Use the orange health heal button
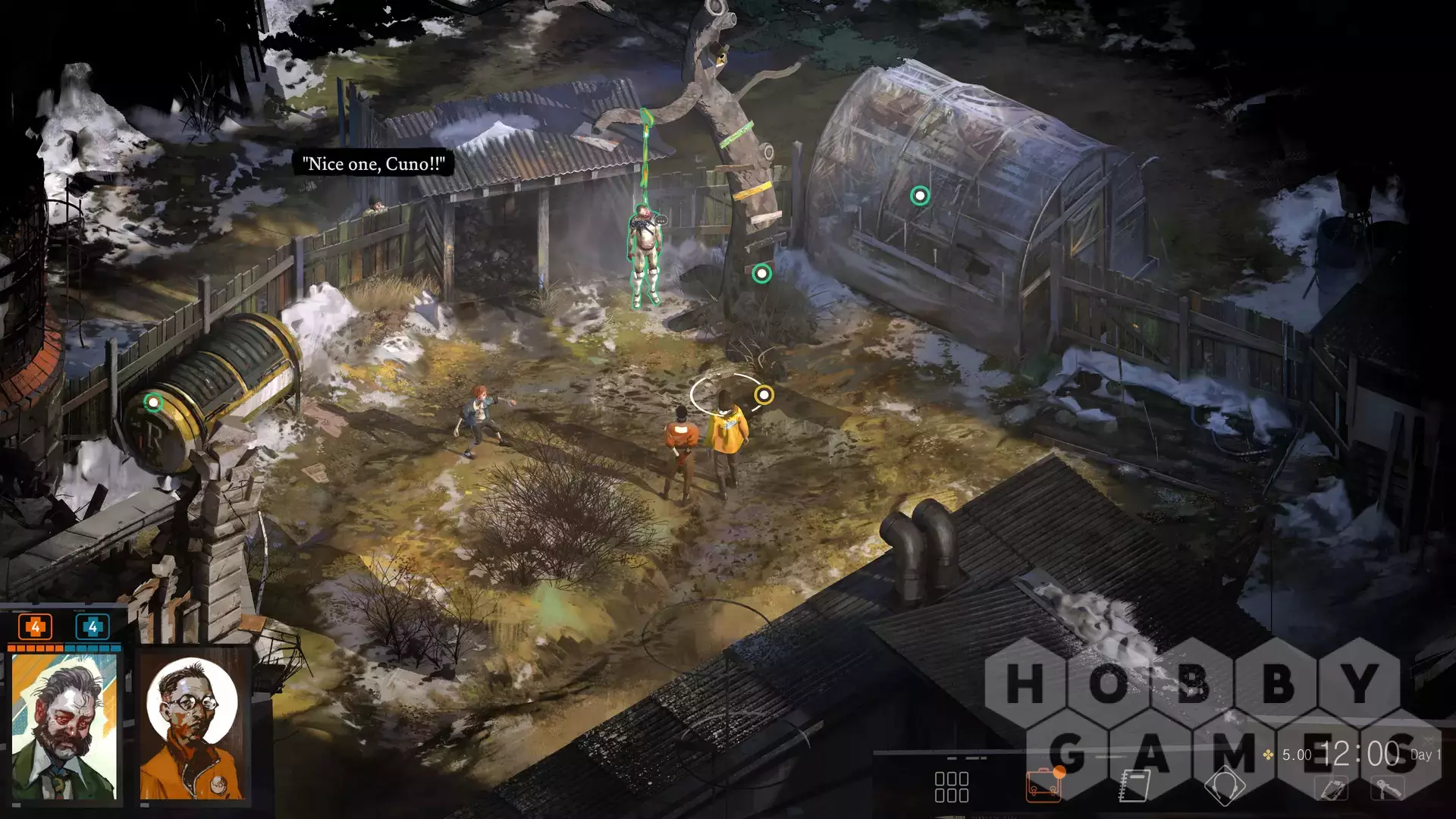Viewport: 1456px width, 819px height. point(35,627)
